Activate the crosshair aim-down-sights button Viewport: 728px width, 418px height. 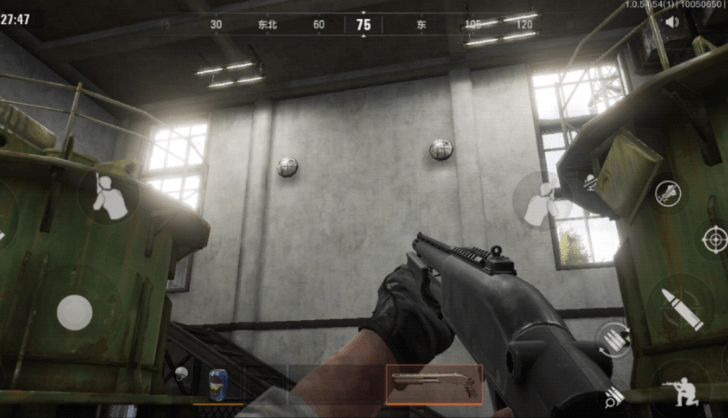tap(714, 239)
